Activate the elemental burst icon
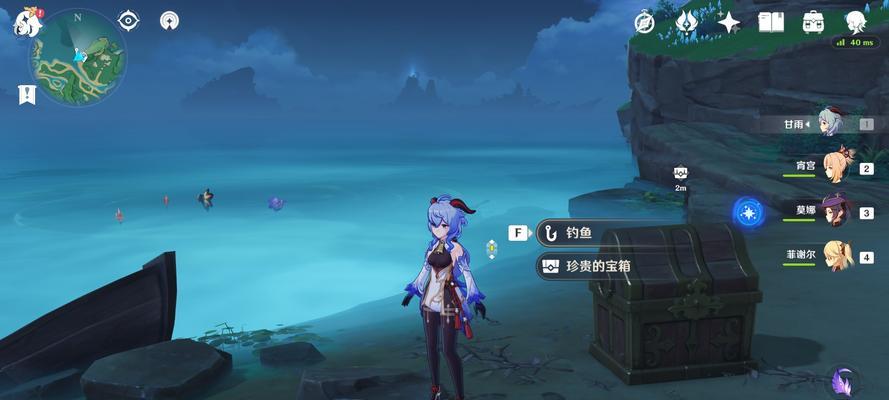Screen dimensions: 889x400 (x=748, y=212)
